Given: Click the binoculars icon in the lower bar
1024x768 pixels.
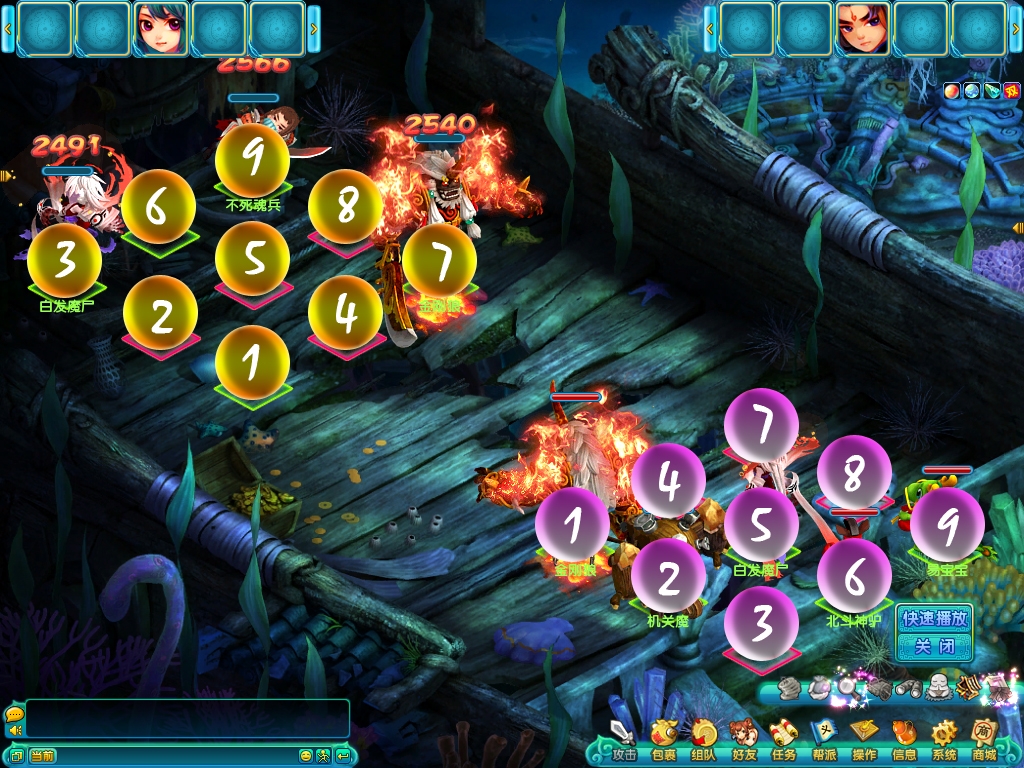Looking at the screenshot, I should pos(908,687).
